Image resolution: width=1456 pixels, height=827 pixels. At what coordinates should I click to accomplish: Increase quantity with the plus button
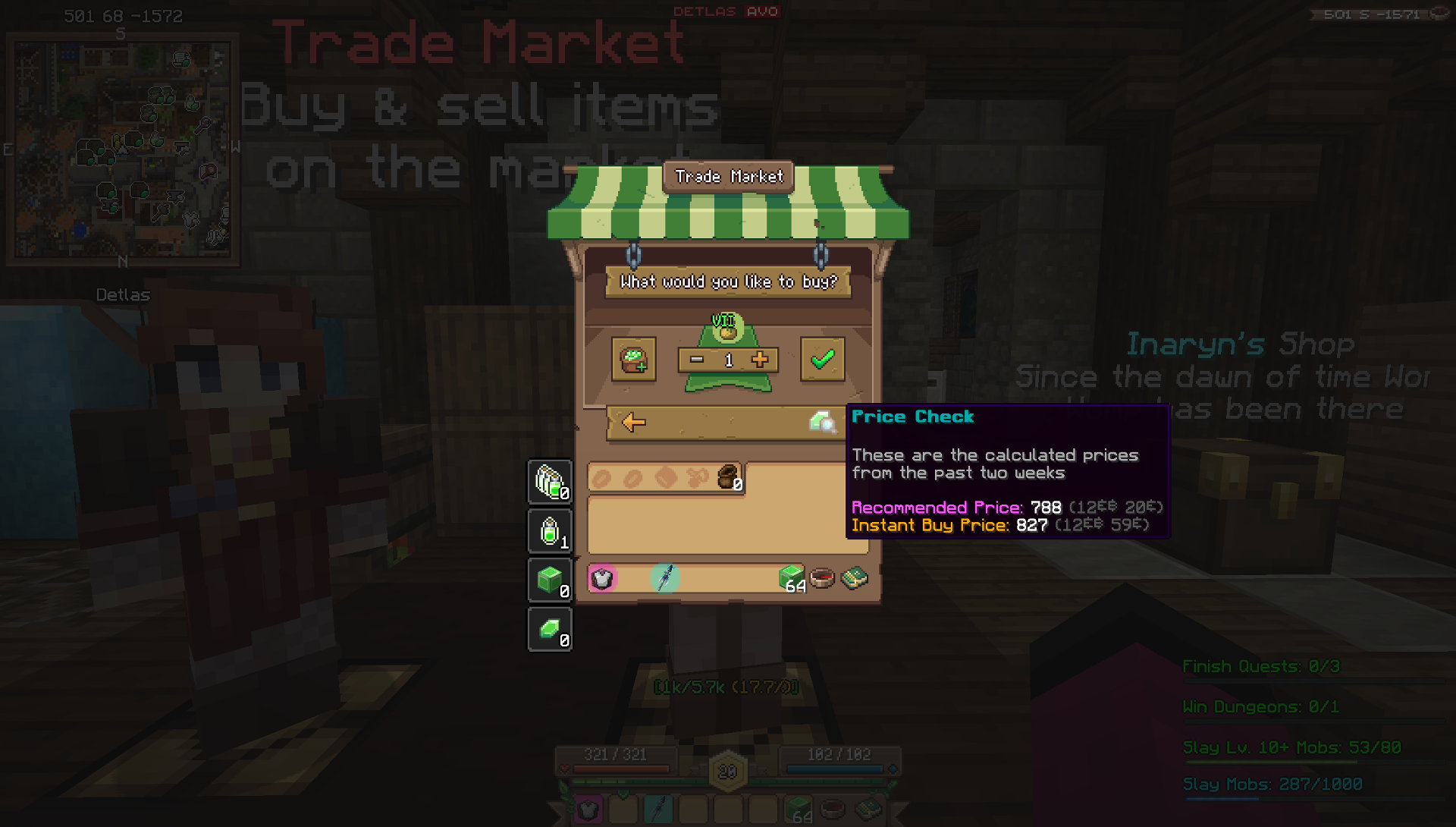[x=760, y=360]
